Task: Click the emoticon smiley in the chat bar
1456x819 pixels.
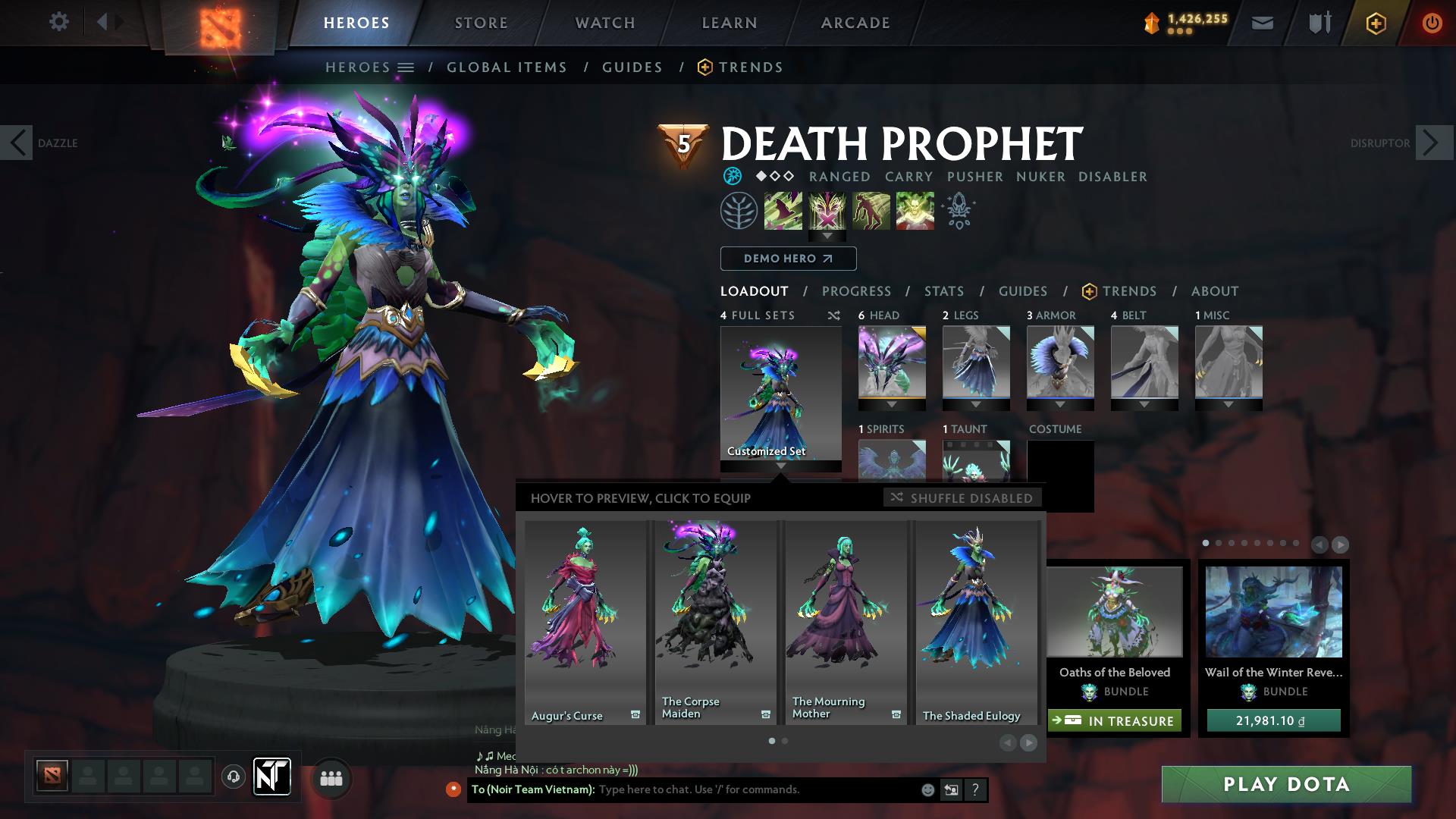Action: (x=927, y=789)
